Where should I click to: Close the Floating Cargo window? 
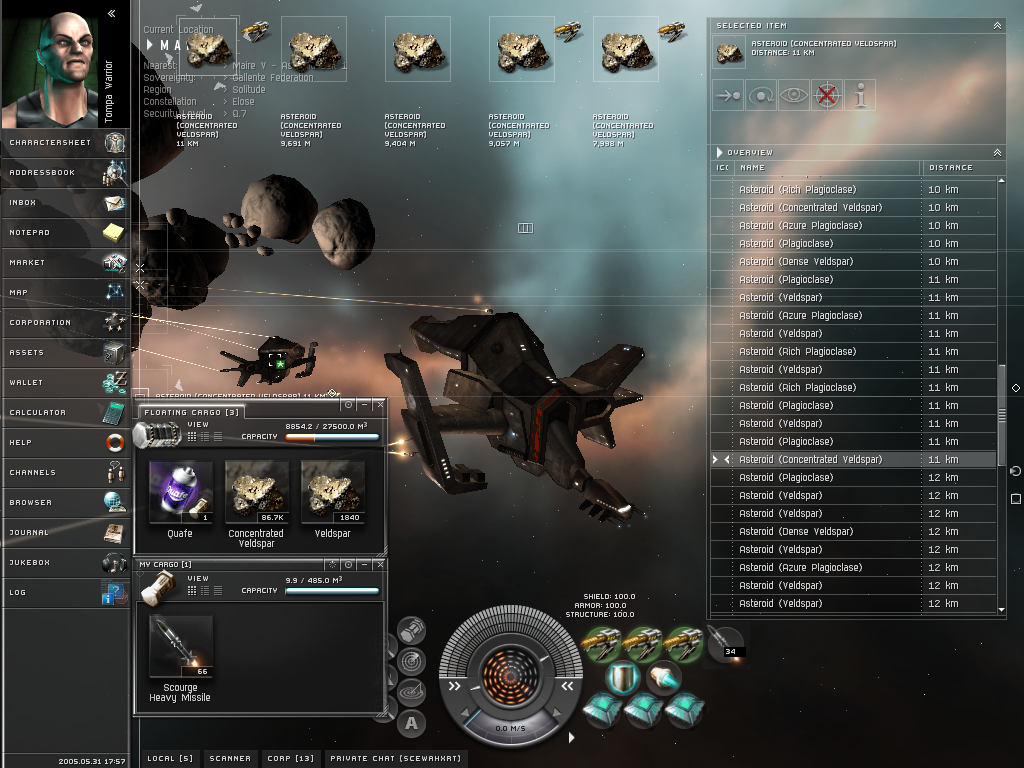tap(379, 405)
